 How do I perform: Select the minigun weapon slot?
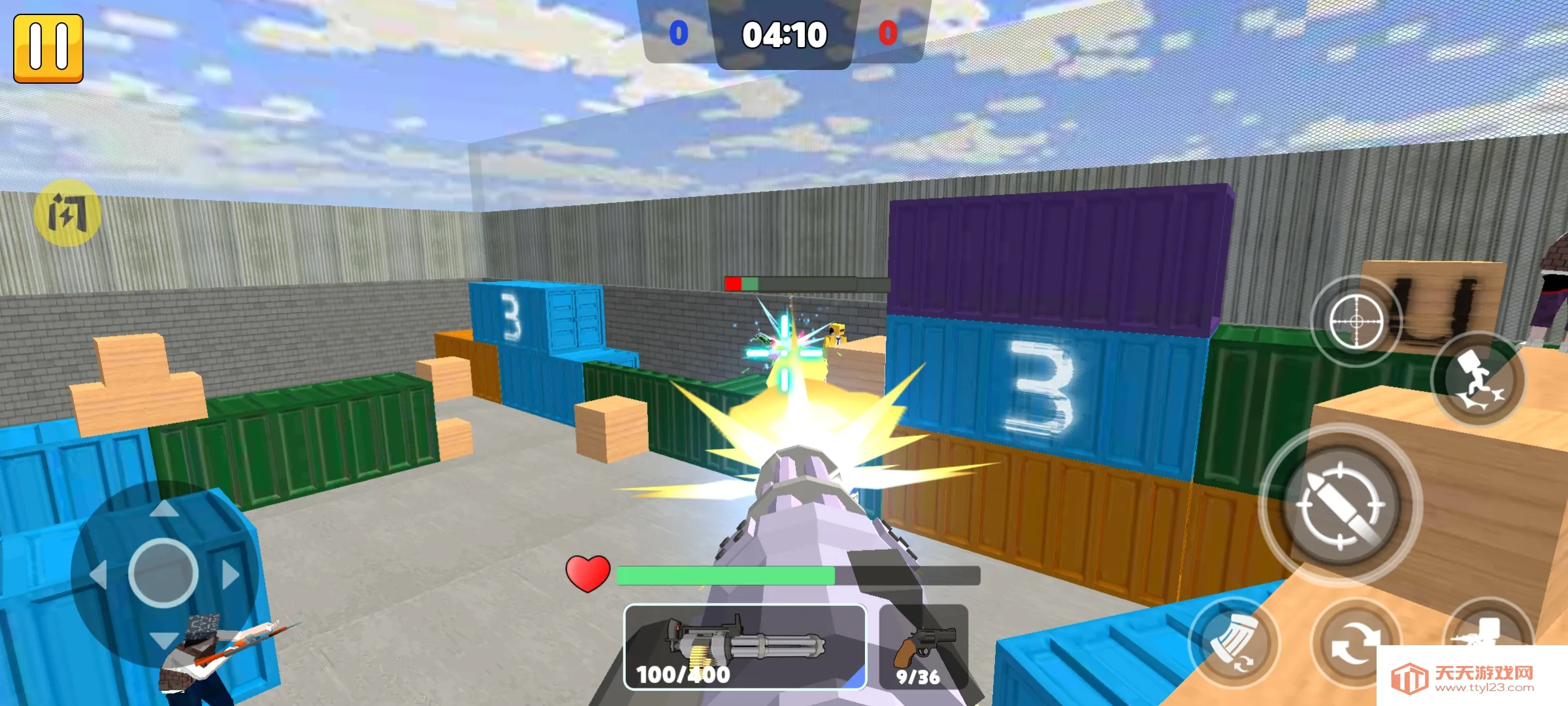745,647
